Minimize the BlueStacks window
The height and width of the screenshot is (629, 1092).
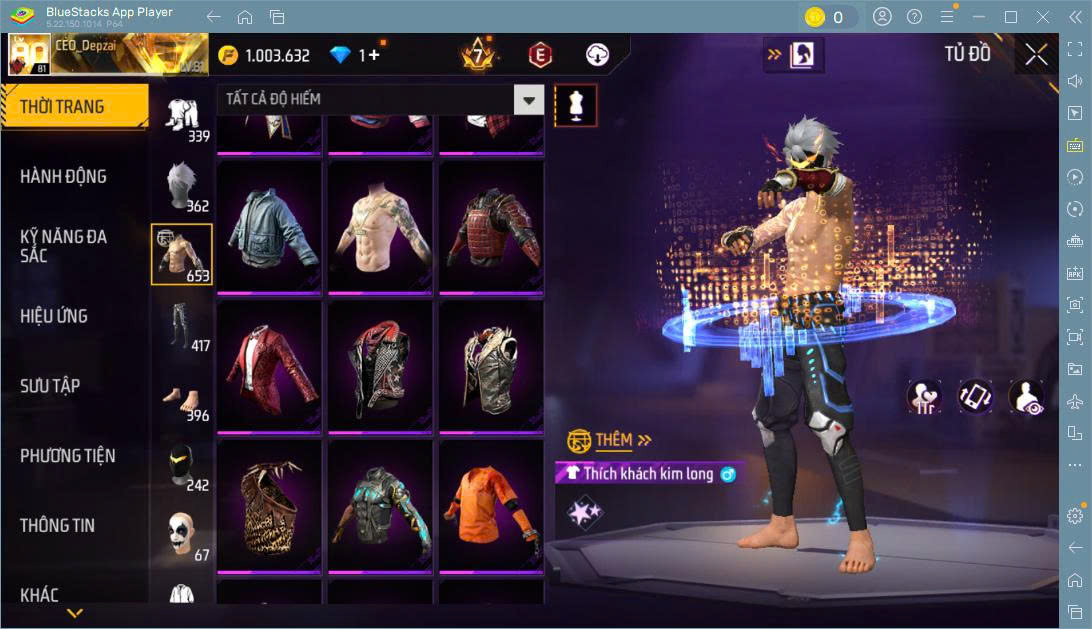pos(982,17)
